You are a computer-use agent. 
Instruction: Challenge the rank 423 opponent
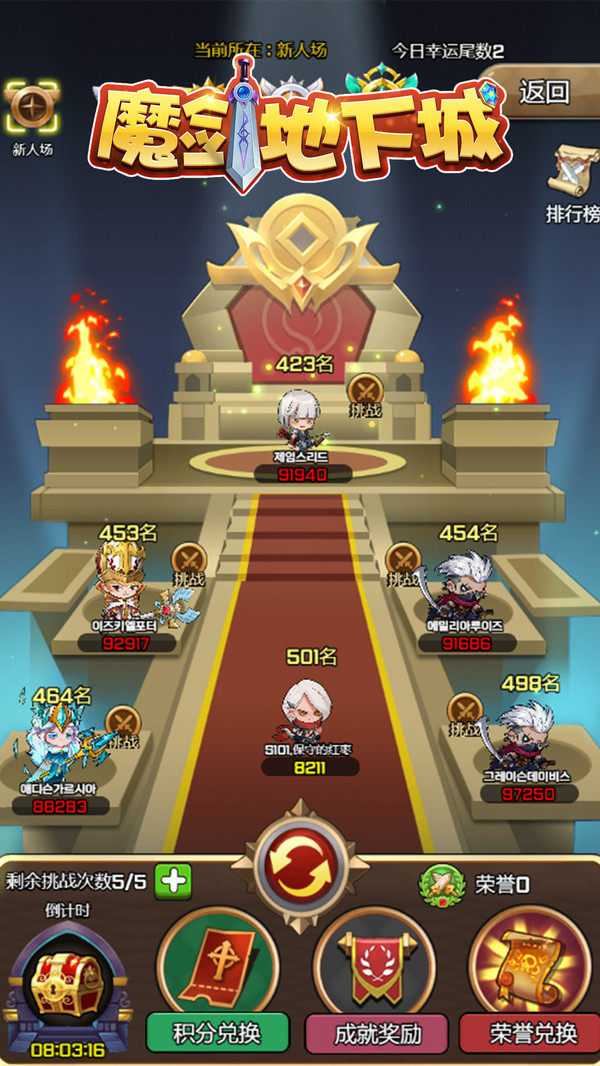[364, 394]
